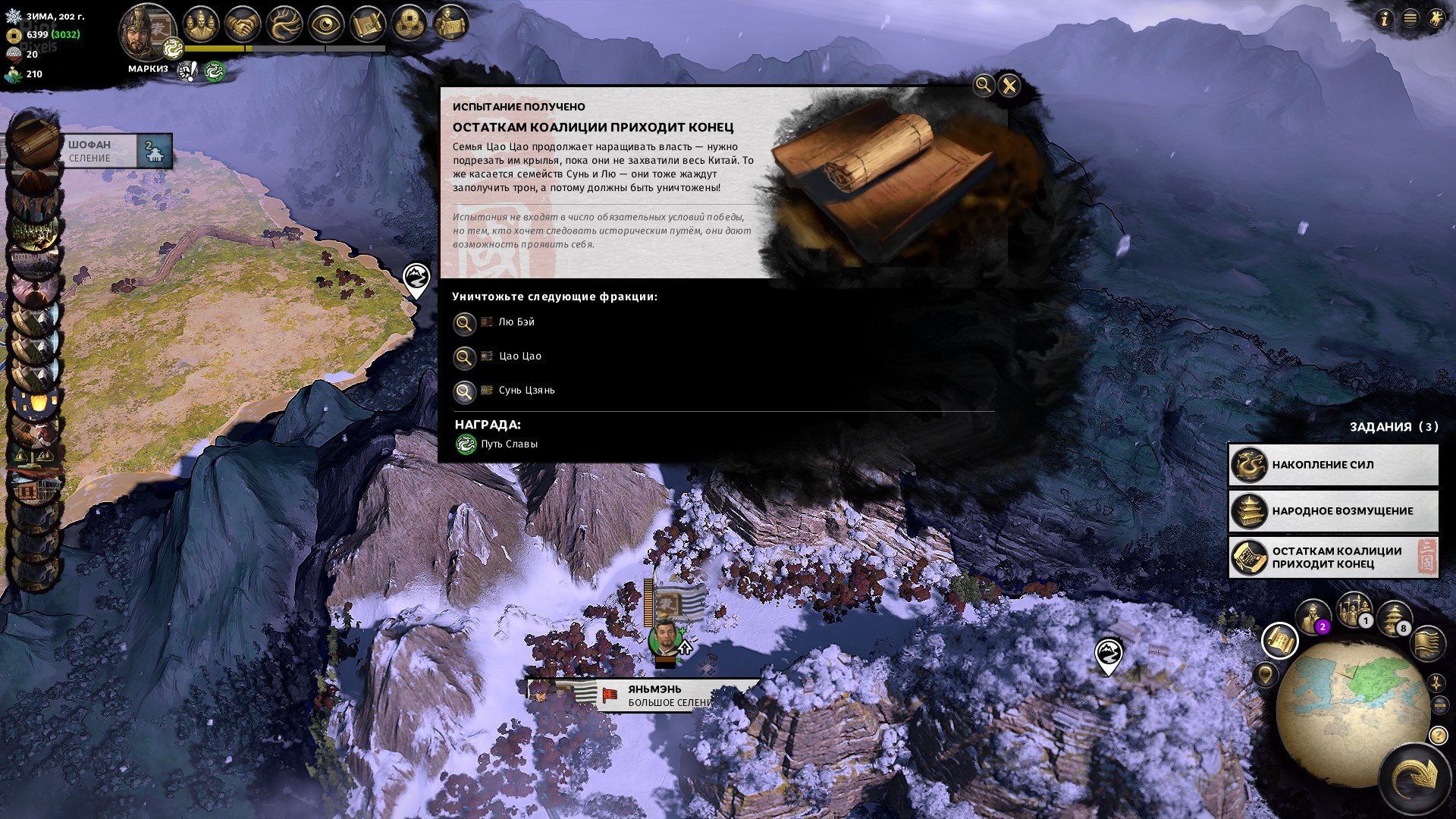1456x819 pixels.
Task: Click the magnifier next to Лю Бэй
Action: [x=465, y=323]
